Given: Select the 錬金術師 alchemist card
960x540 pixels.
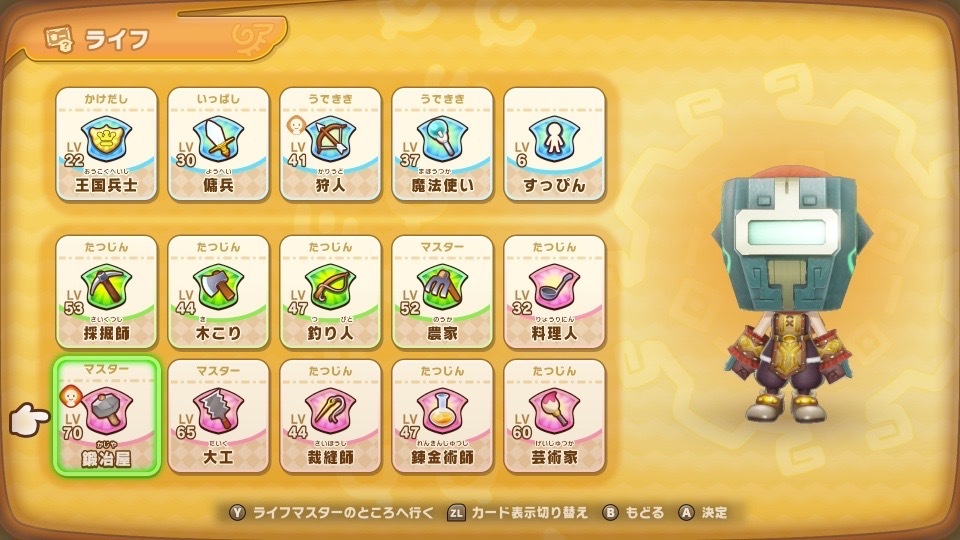Looking at the screenshot, I should pyautogui.click(x=442, y=416).
